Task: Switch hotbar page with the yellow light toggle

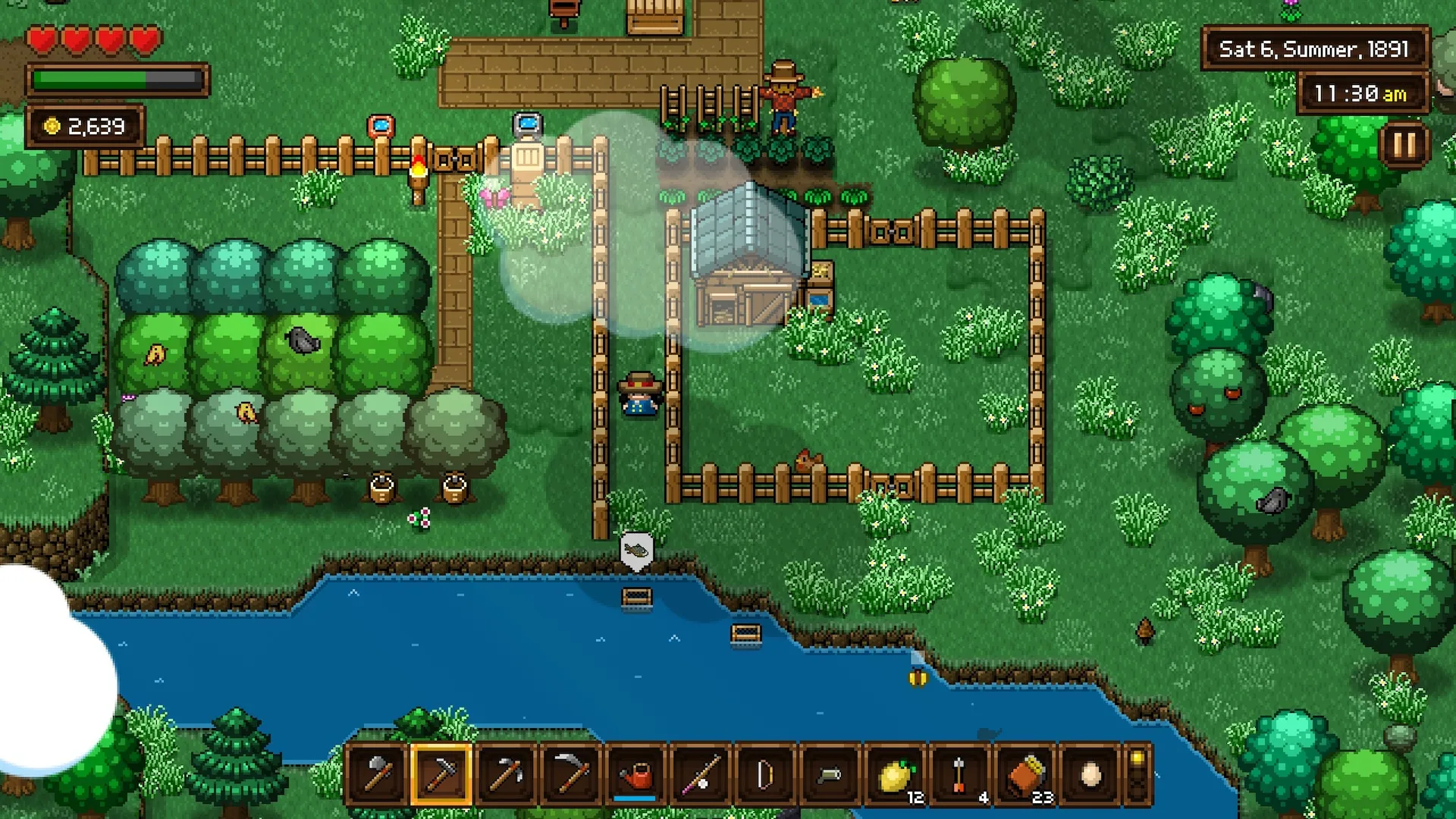Action: [x=1137, y=774]
